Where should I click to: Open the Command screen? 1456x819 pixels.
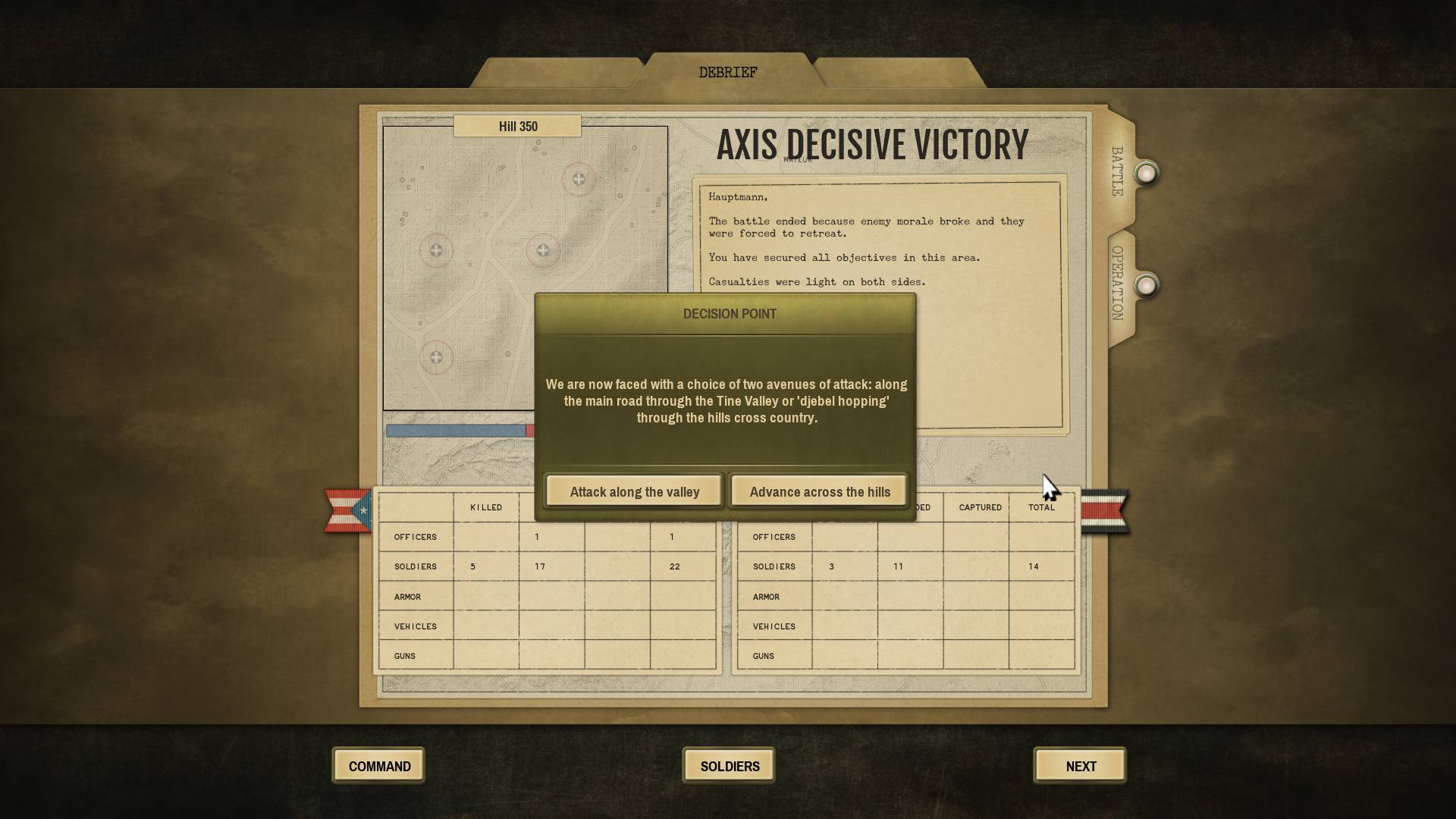pos(378,765)
